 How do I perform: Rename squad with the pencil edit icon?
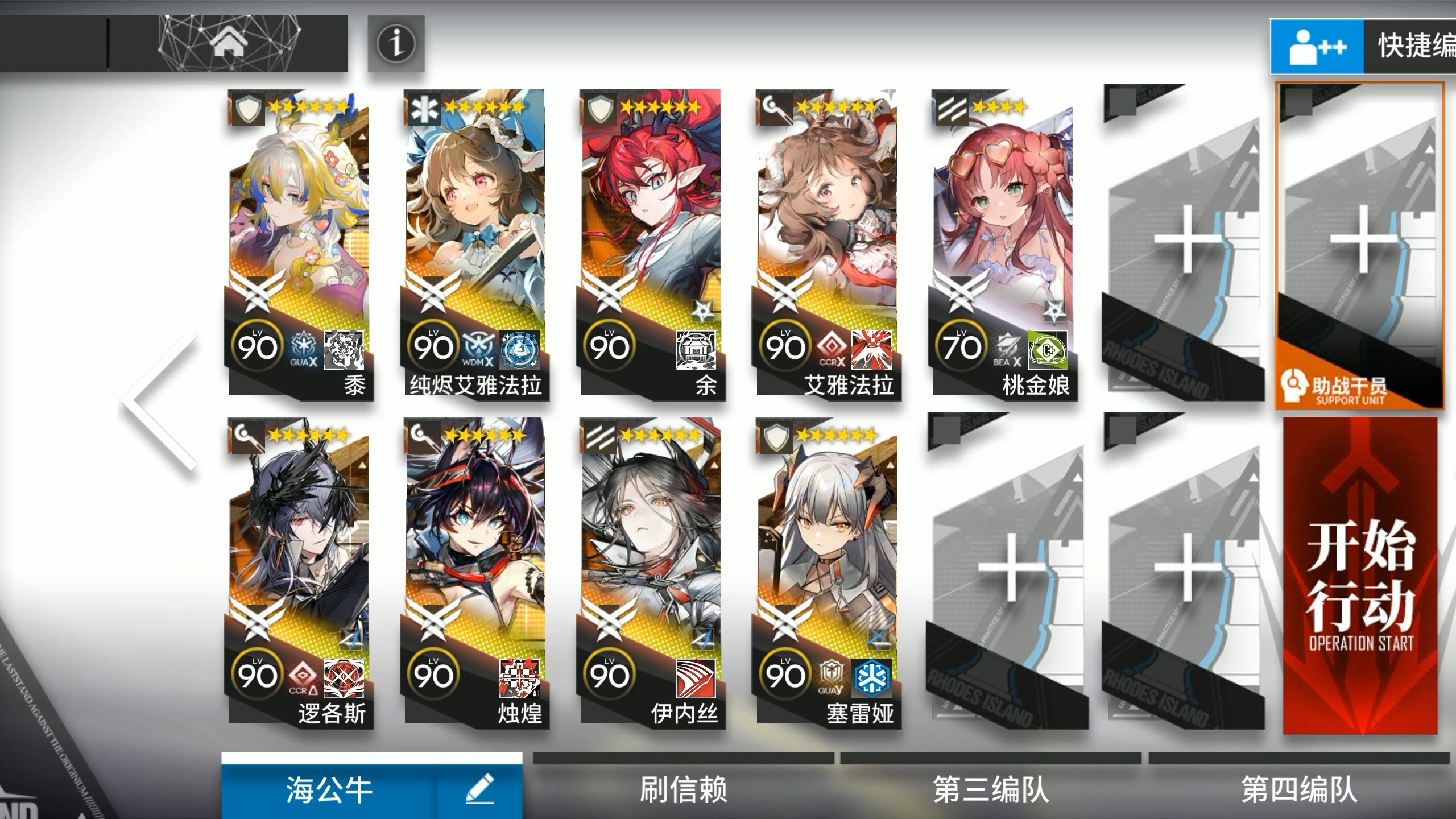pos(480,791)
